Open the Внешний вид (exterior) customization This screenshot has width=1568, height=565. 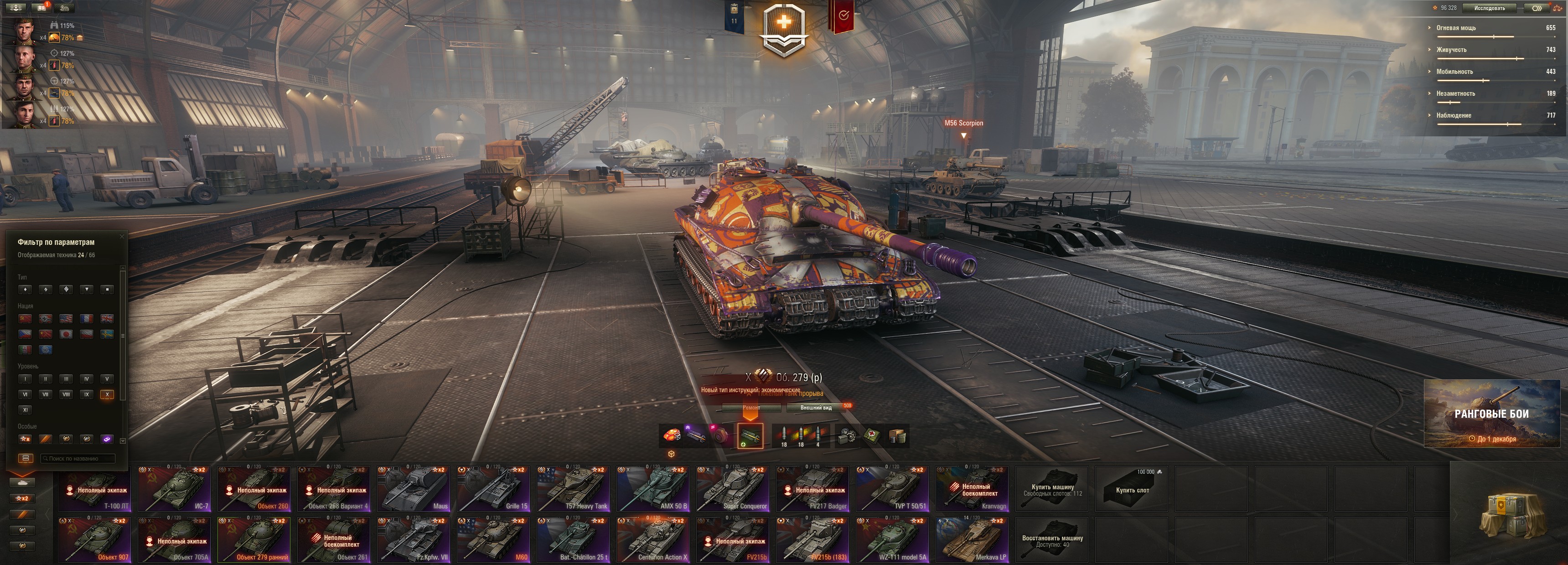816,408
